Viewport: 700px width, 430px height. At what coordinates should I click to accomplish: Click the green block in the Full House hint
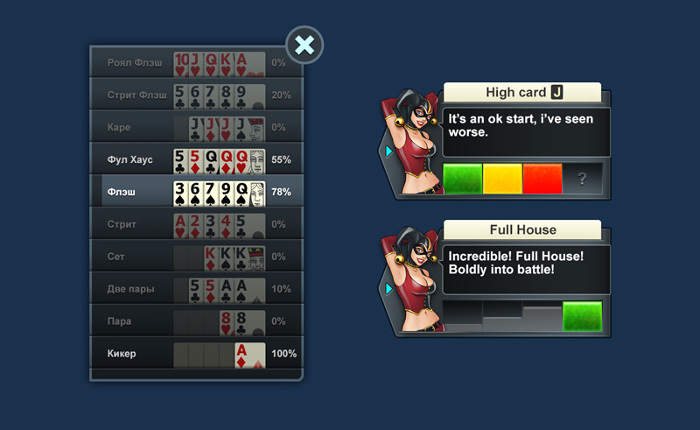(x=582, y=316)
